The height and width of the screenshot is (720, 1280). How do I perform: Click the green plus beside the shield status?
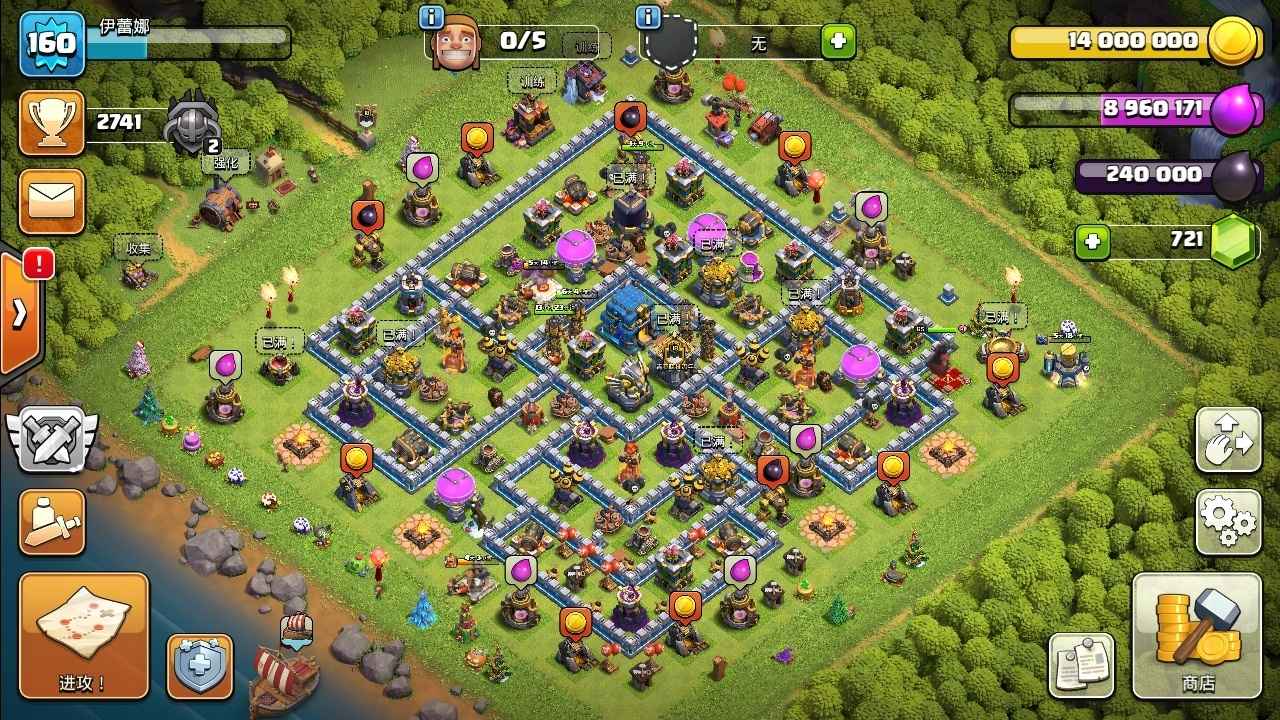(838, 42)
